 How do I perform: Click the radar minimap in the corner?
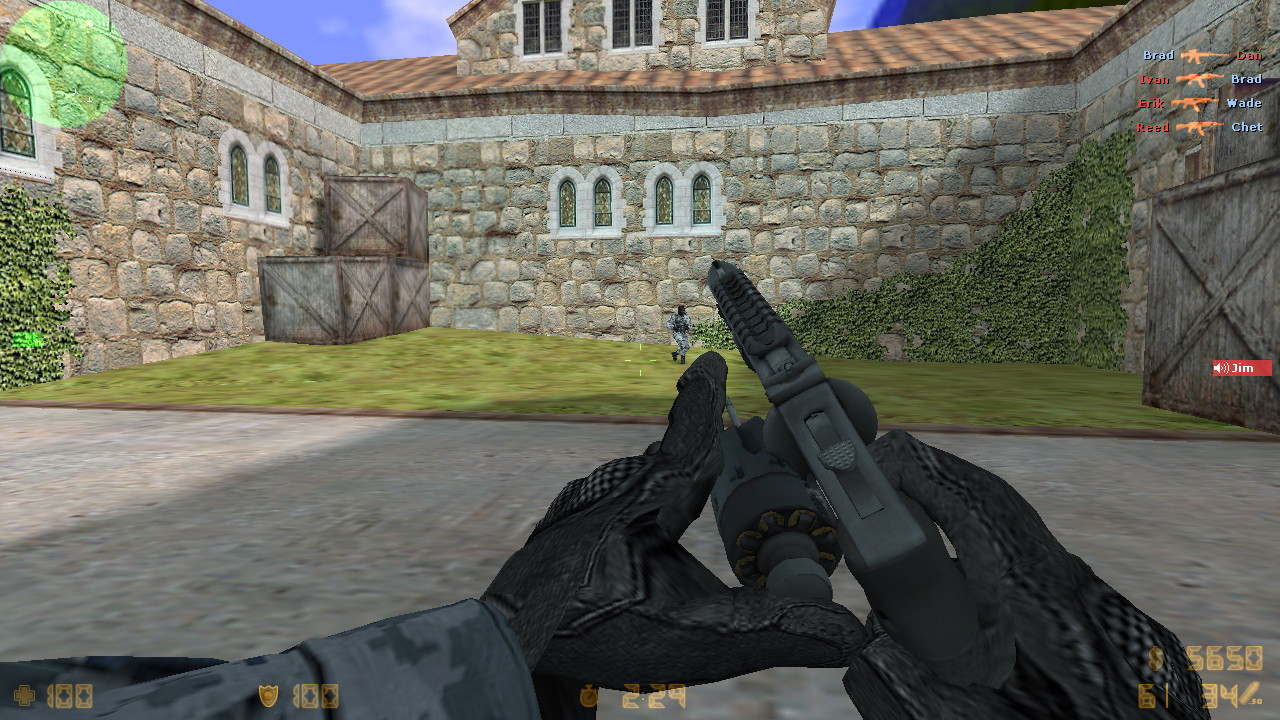click(x=62, y=62)
